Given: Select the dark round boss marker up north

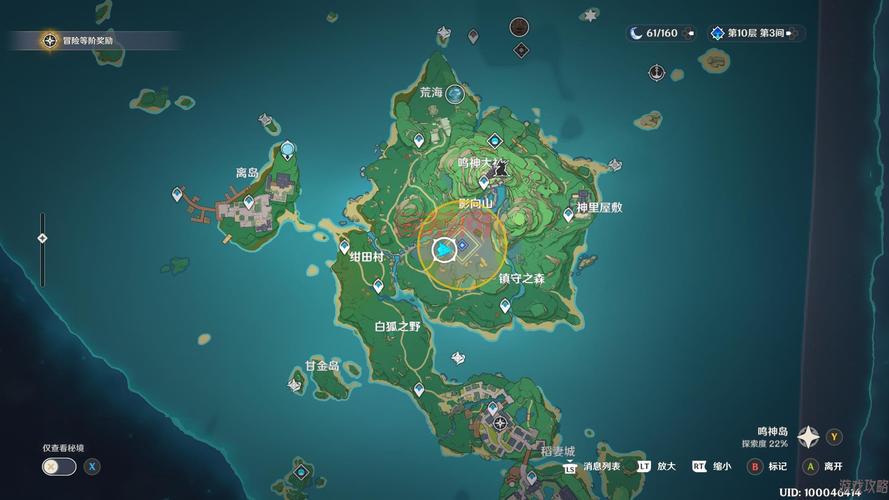Looking at the screenshot, I should (x=519, y=27).
